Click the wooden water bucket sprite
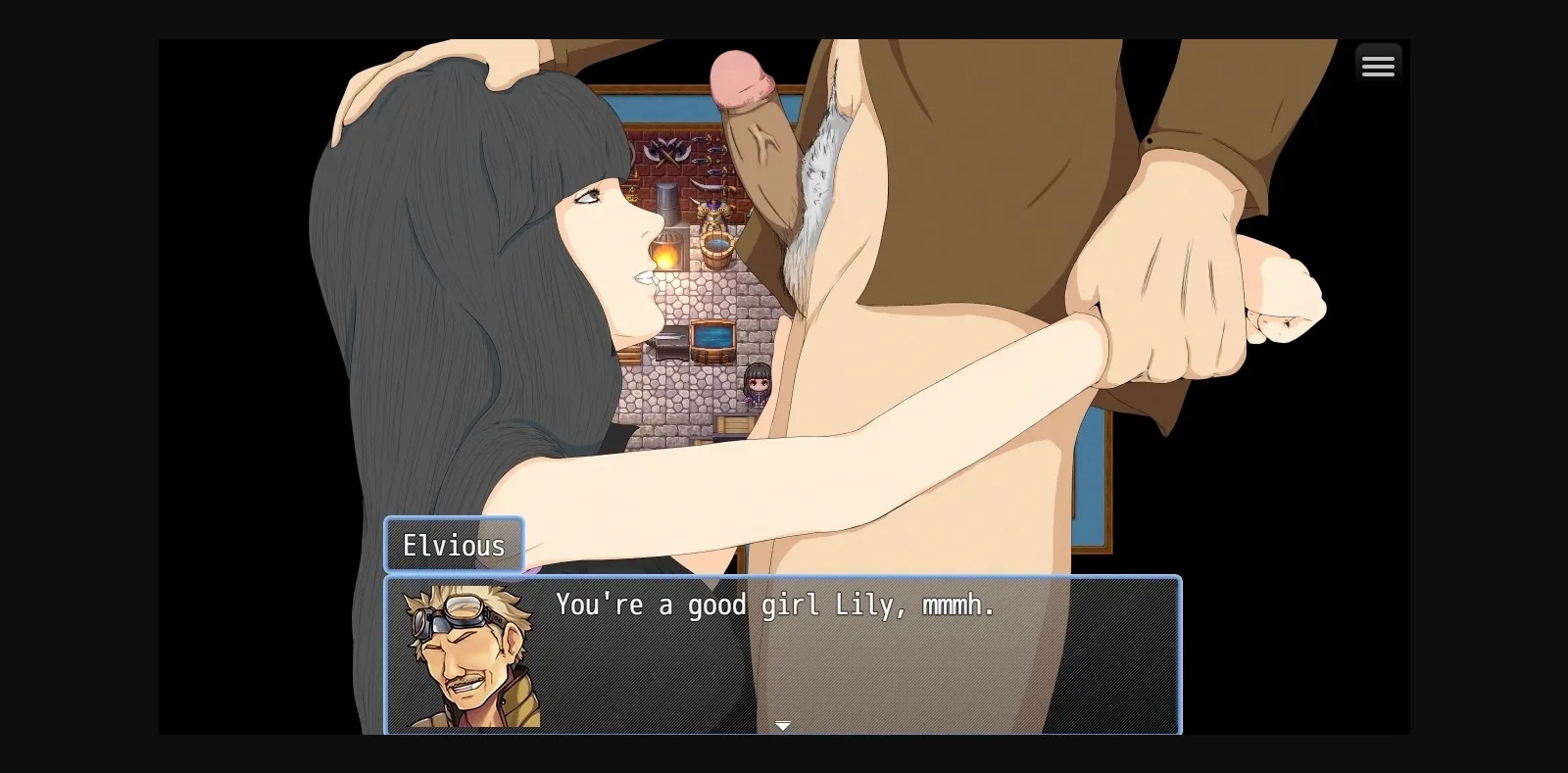 (x=716, y=250)
